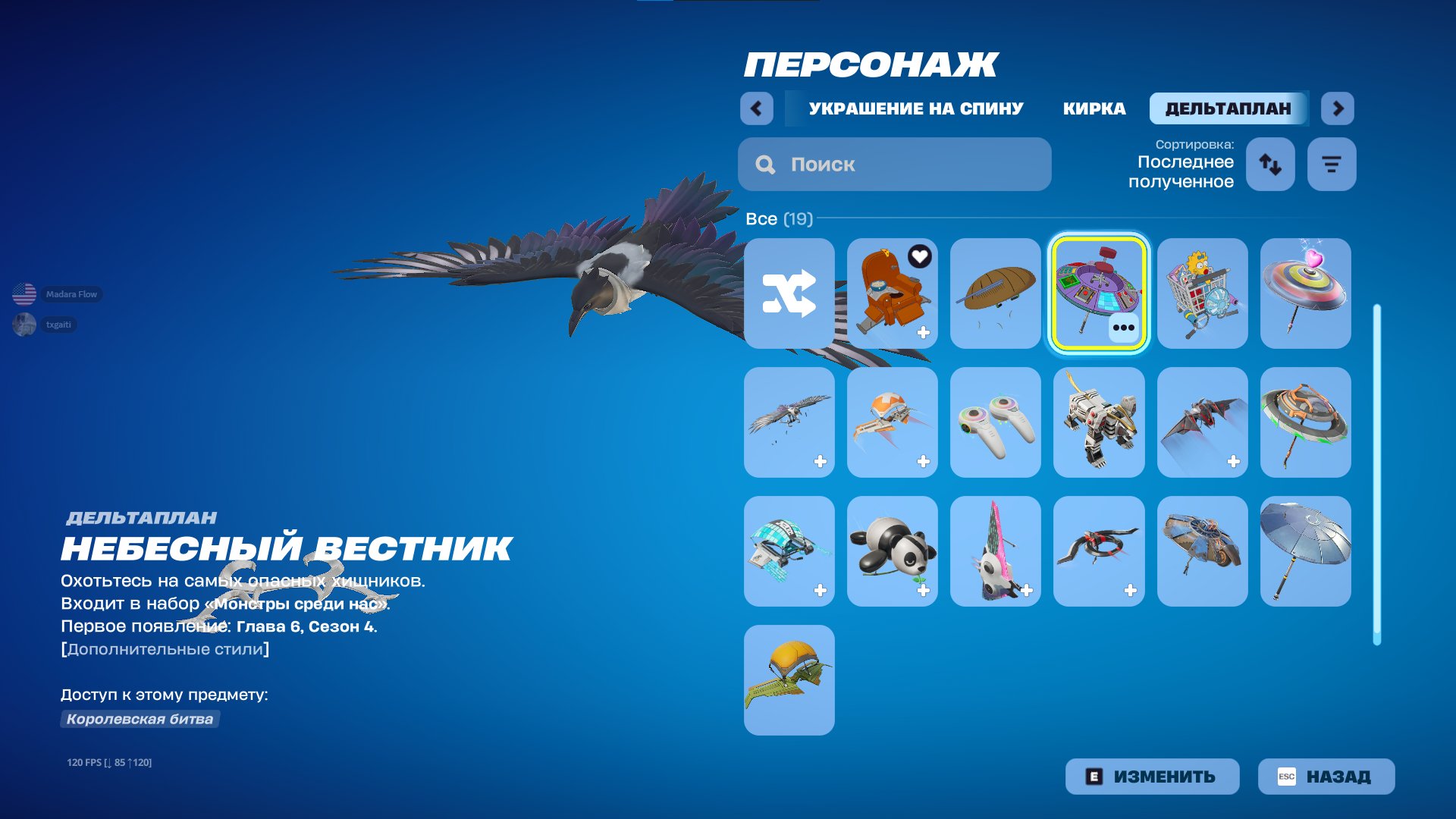Image resolution: width=1456 pixels, height=819 pixels.
Task: Select the zeppelin glider thumbnail
Action: 995,294
